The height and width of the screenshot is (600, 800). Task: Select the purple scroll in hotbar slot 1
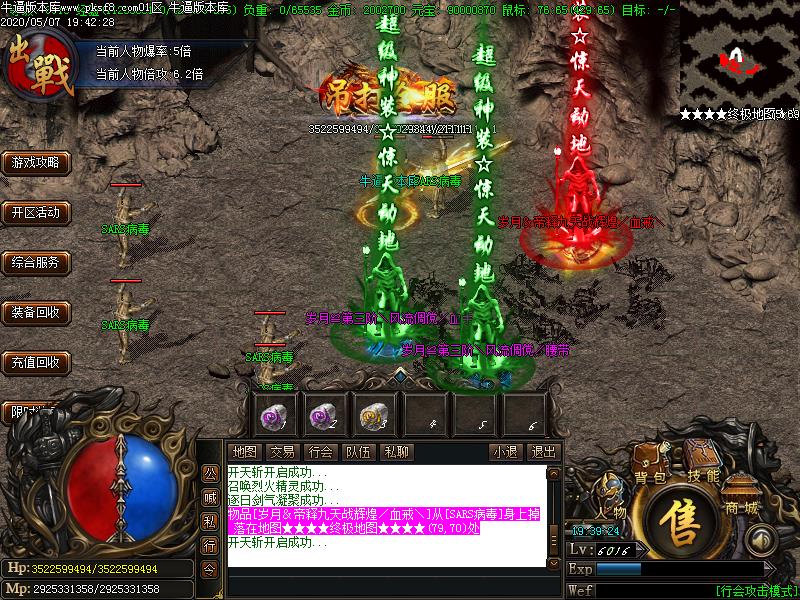274,413
